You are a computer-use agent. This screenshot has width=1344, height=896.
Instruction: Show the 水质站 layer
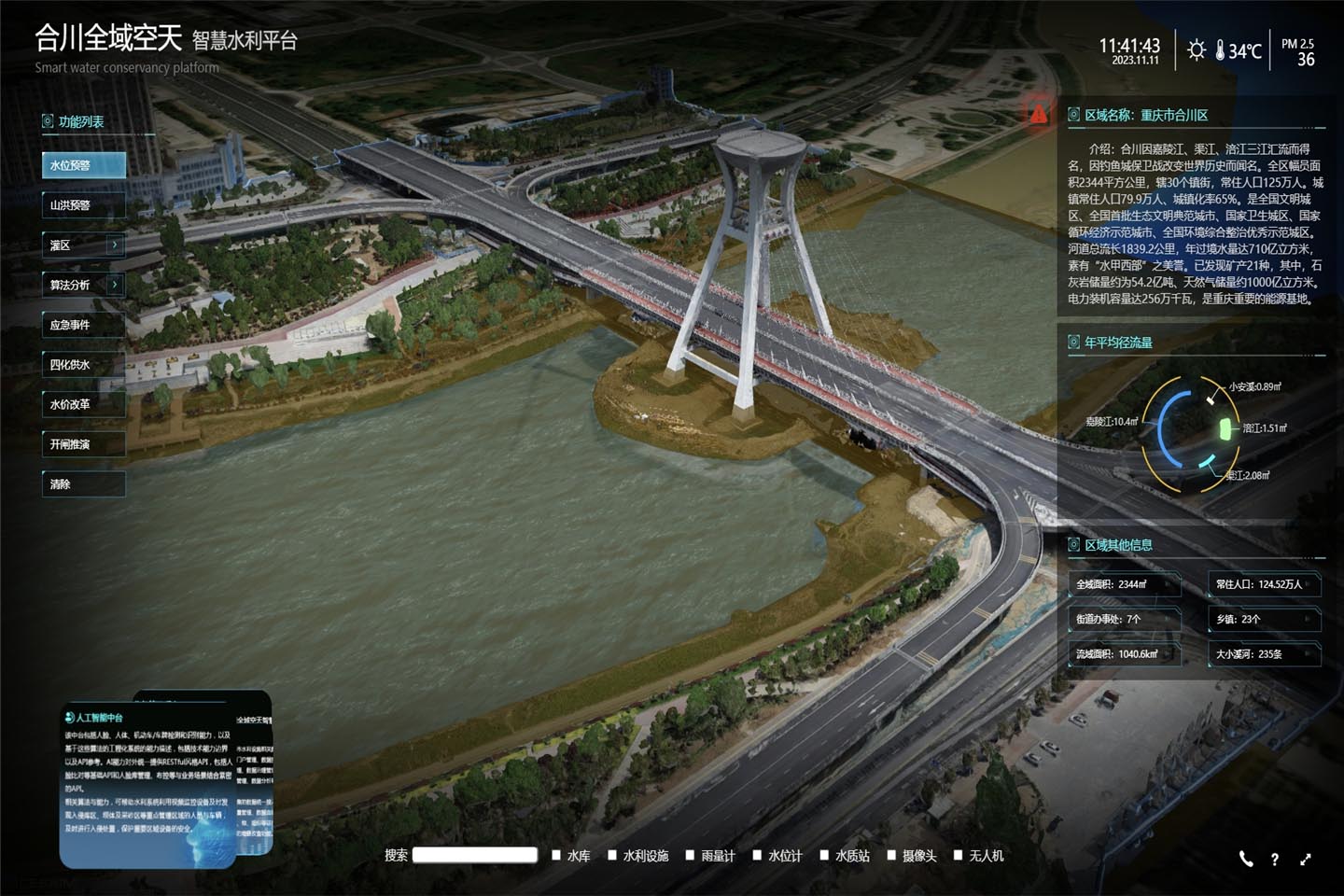click(x=824, y=855)
